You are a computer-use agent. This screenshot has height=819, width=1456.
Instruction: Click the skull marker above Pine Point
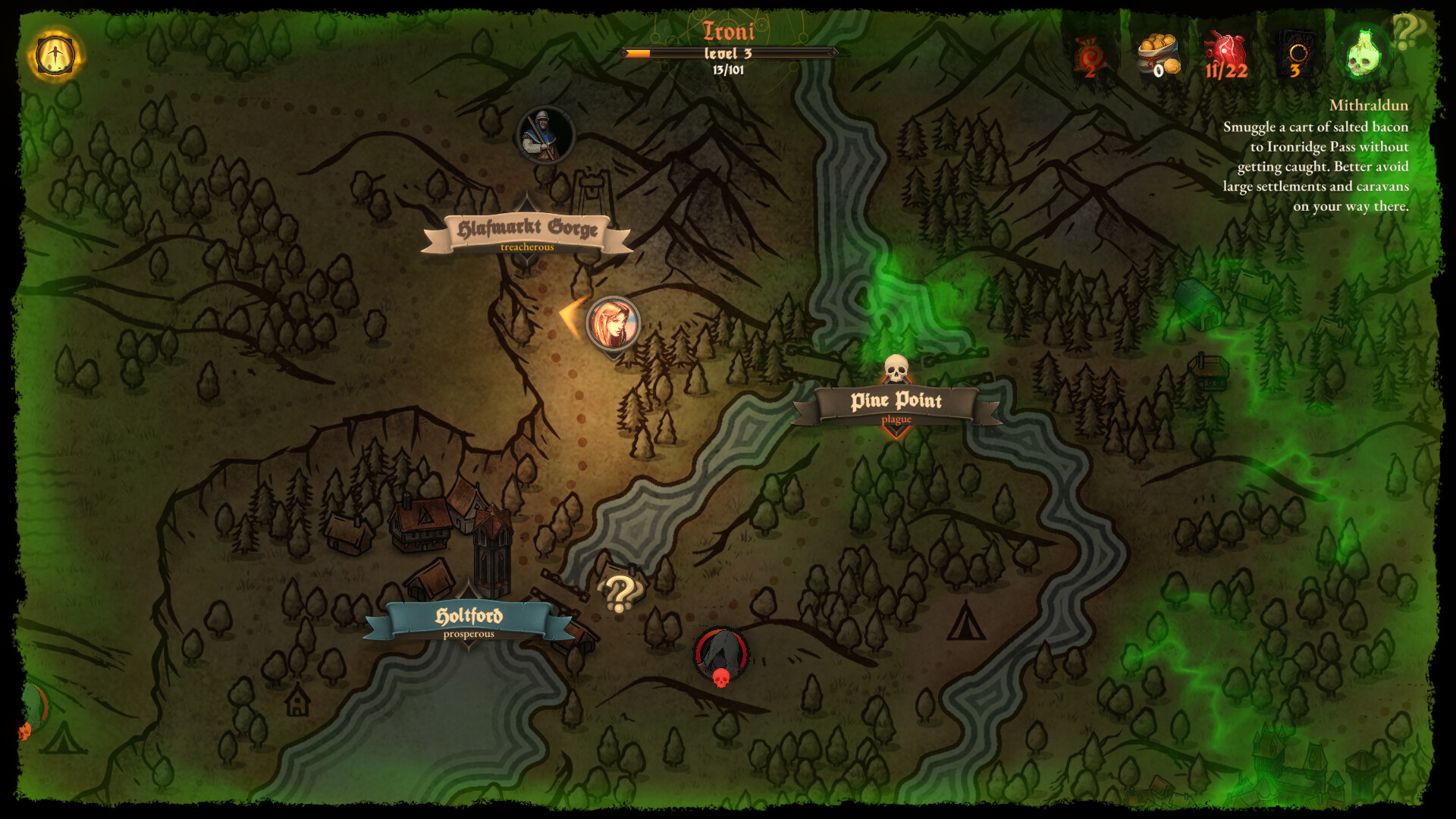point(897,366)
